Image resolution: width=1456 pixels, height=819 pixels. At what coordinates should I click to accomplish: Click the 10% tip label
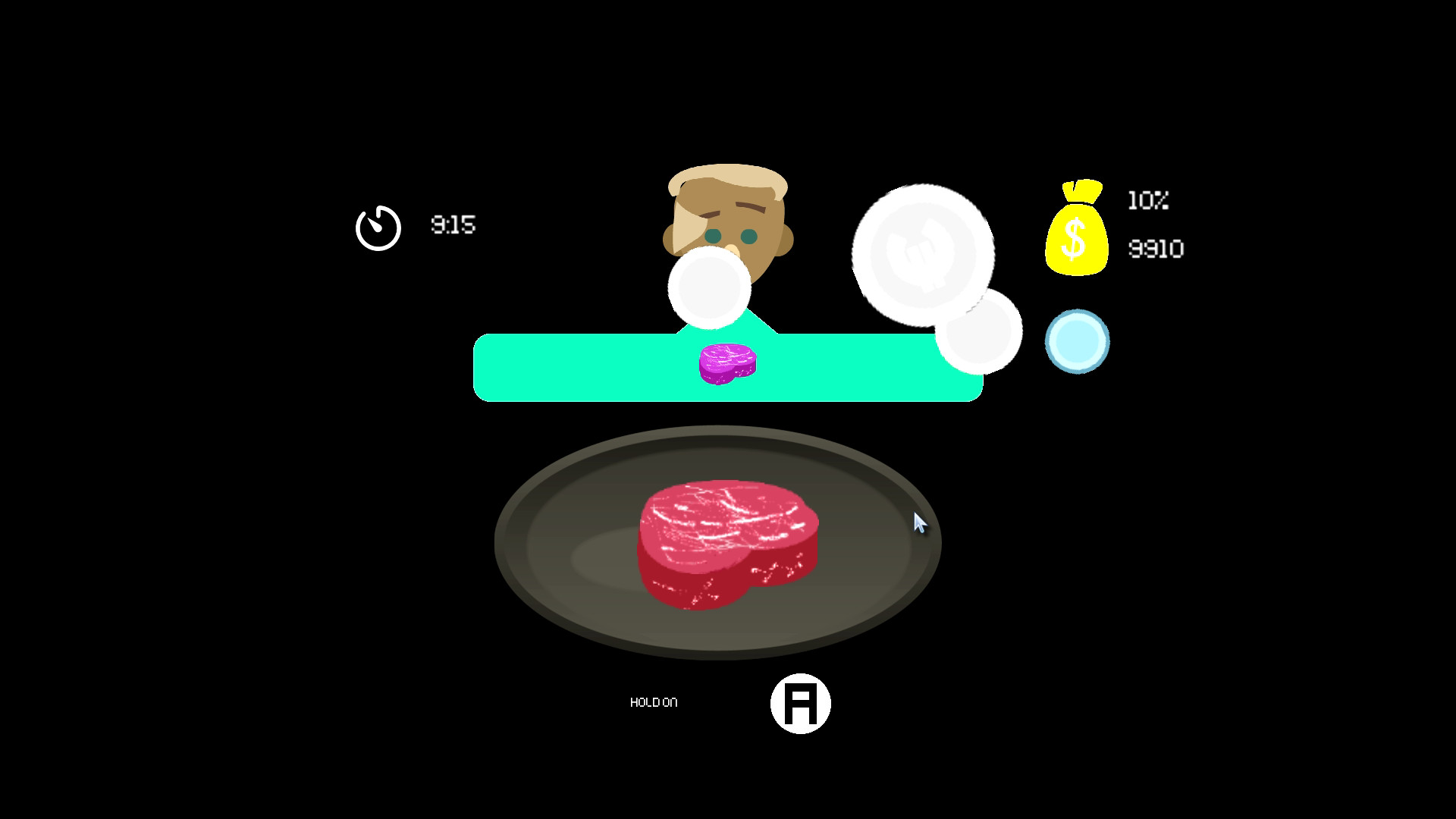(1147, 201)
